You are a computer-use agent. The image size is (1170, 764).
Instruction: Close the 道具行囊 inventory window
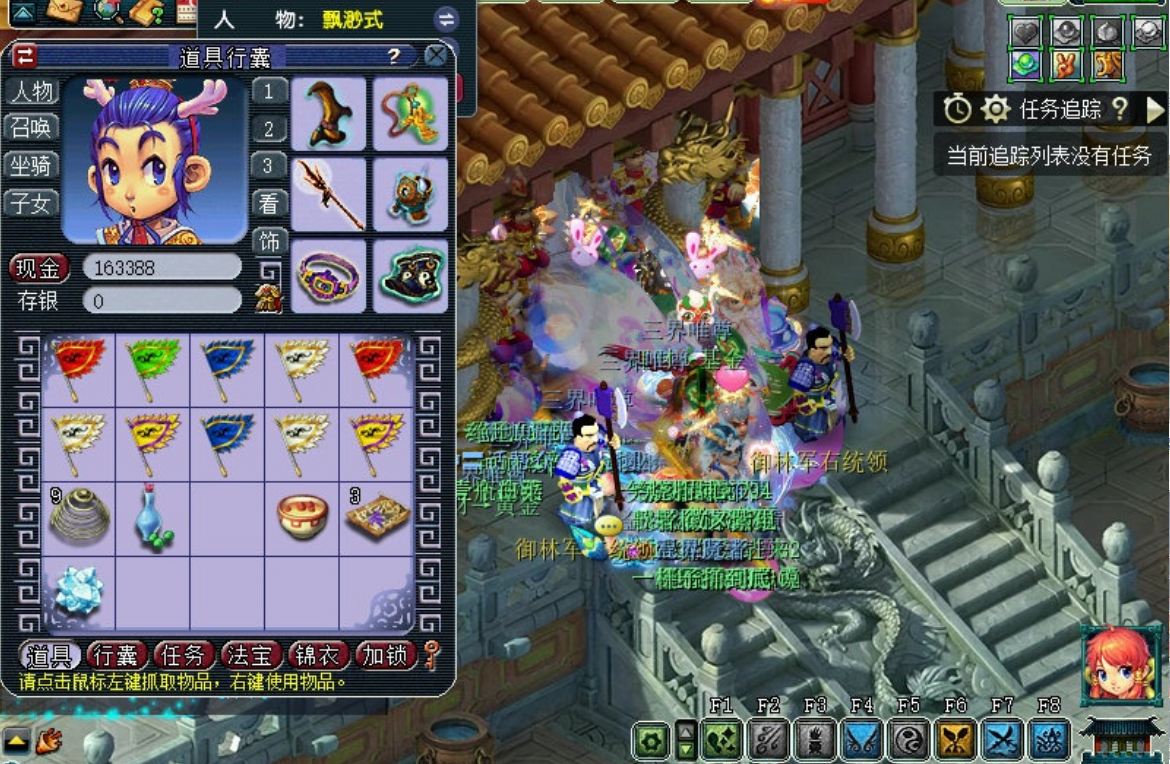point(436,56)
